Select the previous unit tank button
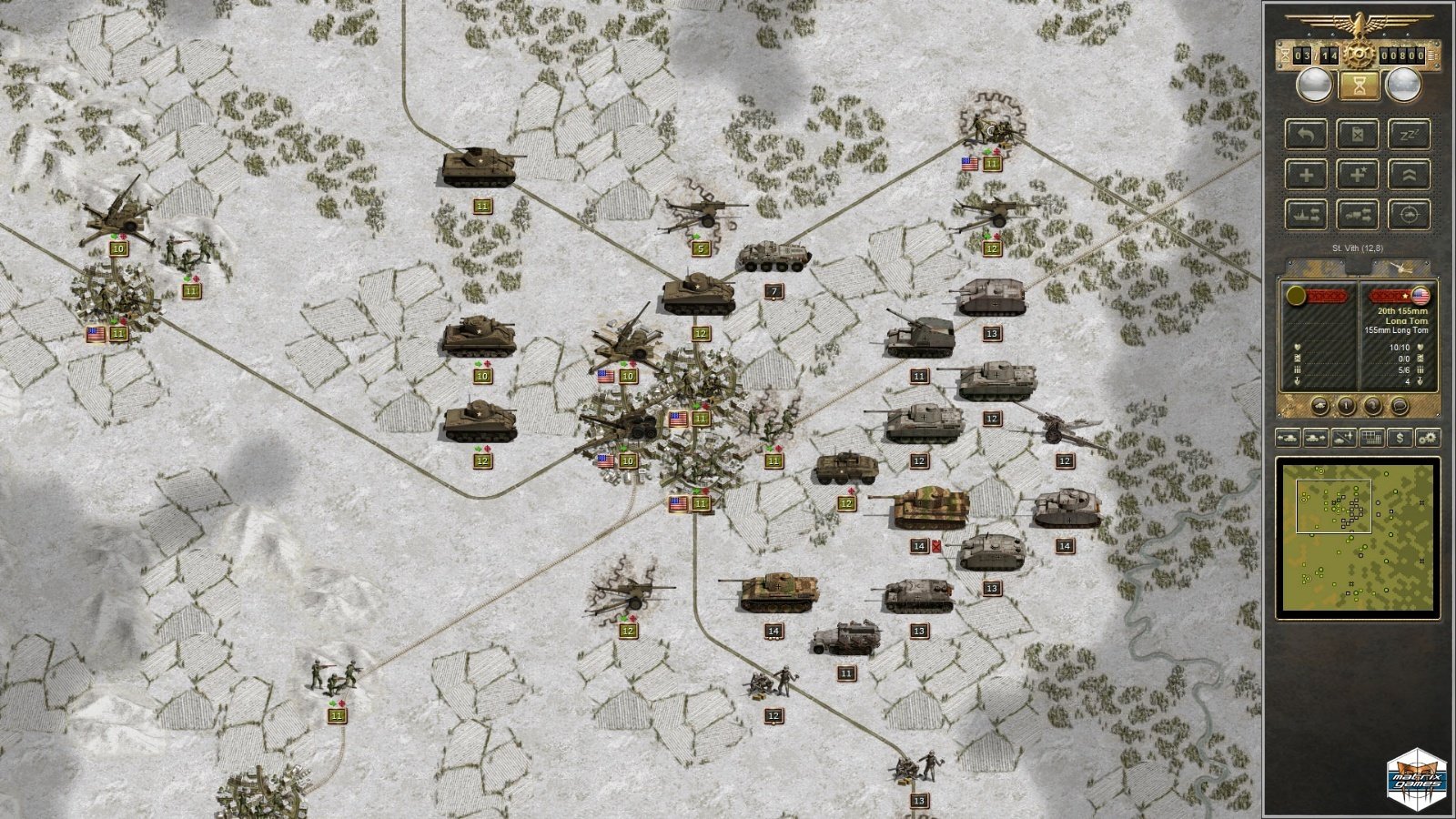Image resolution: width=1456 pixels, height=819 pixels. pos(1288,438)
